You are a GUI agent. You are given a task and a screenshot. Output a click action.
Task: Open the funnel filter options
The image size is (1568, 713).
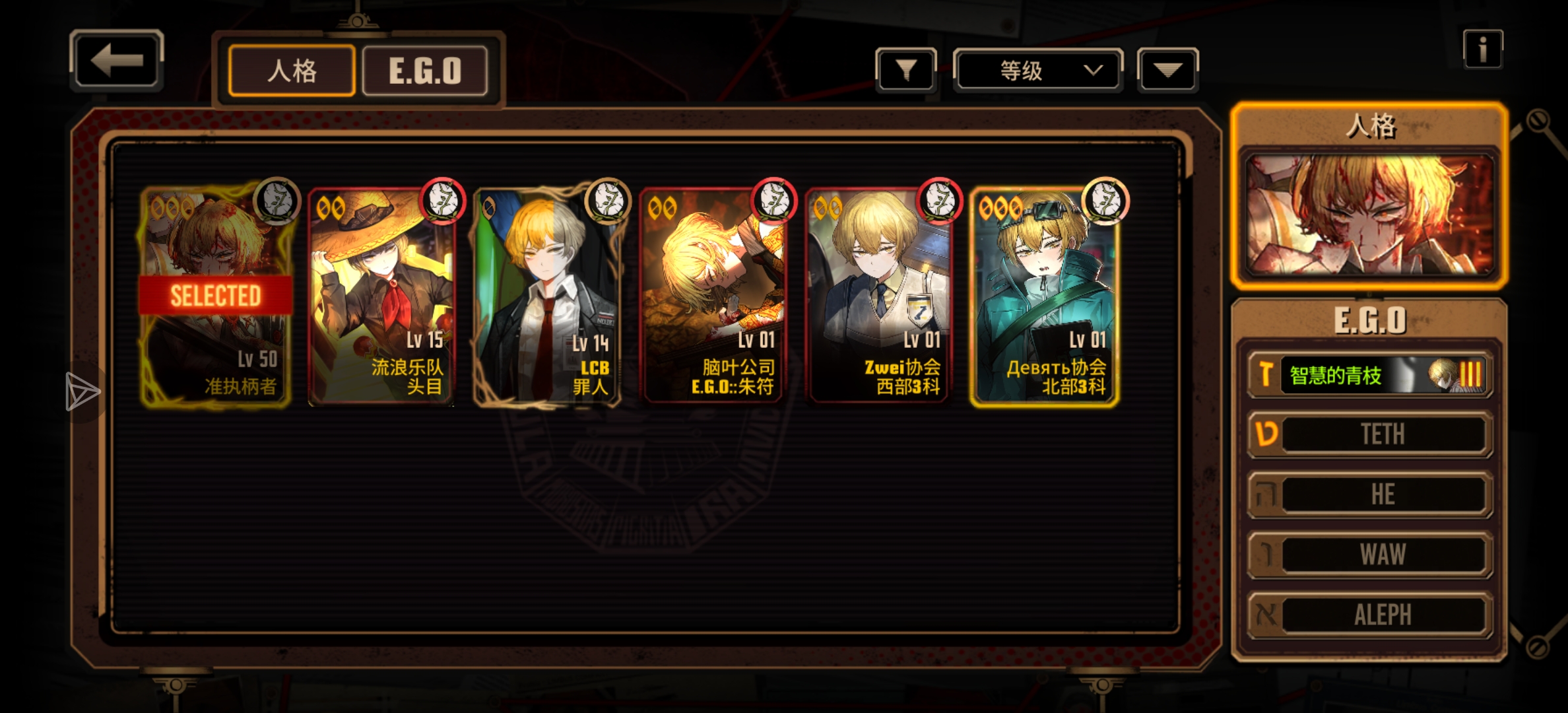tap(905, 69)
